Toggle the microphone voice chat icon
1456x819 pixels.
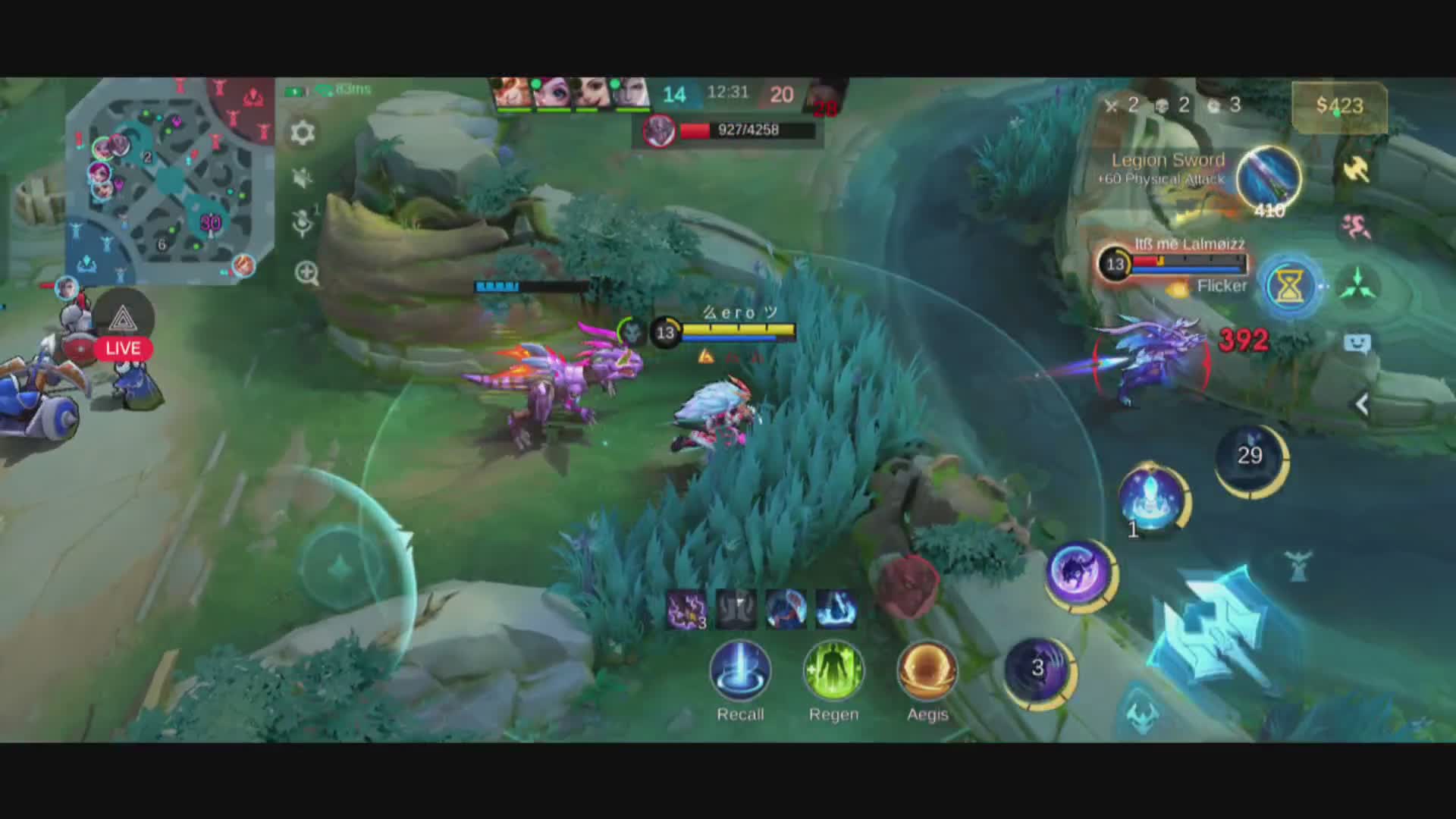point(303,223)
